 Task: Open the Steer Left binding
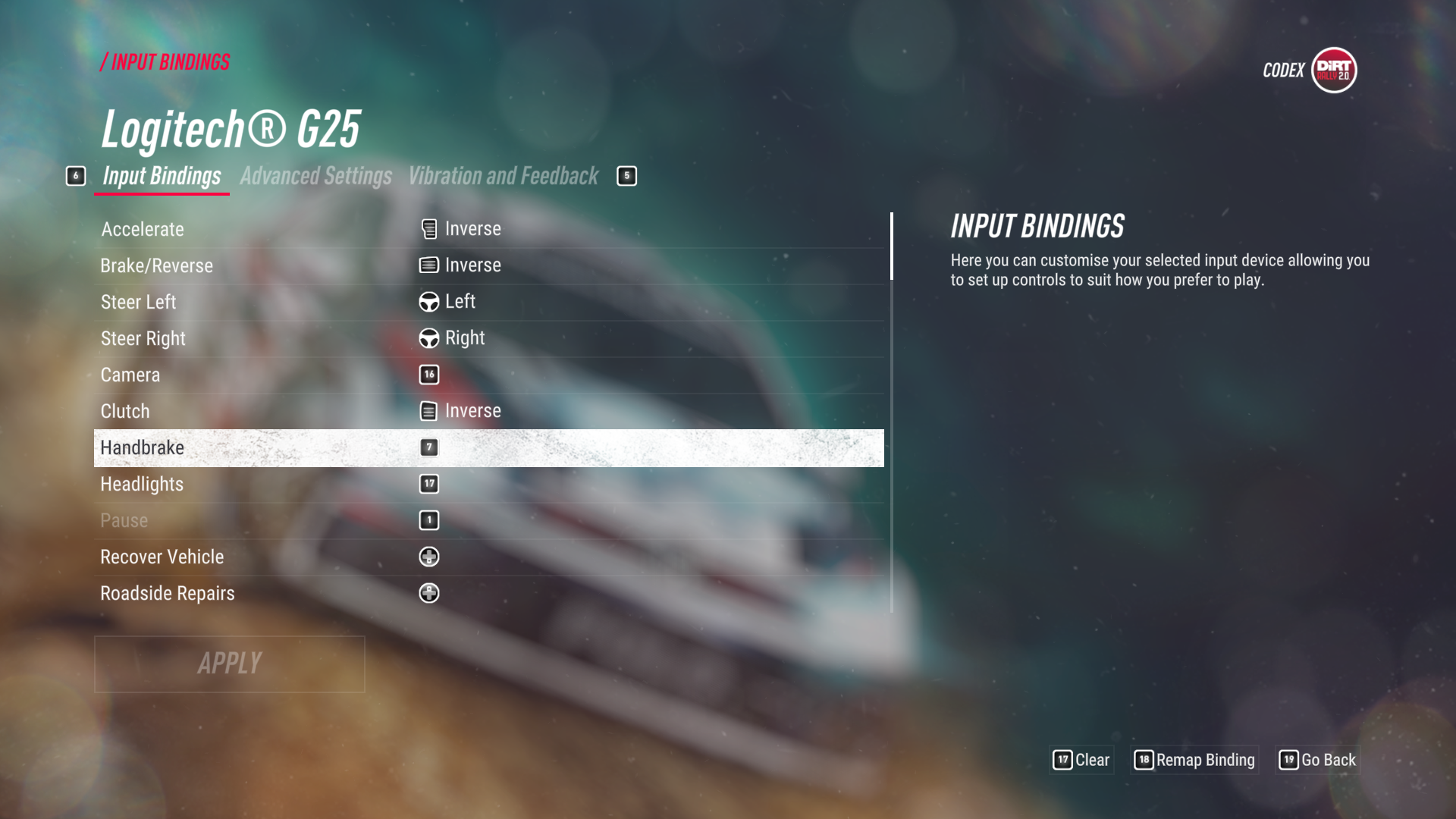[488, 302]
